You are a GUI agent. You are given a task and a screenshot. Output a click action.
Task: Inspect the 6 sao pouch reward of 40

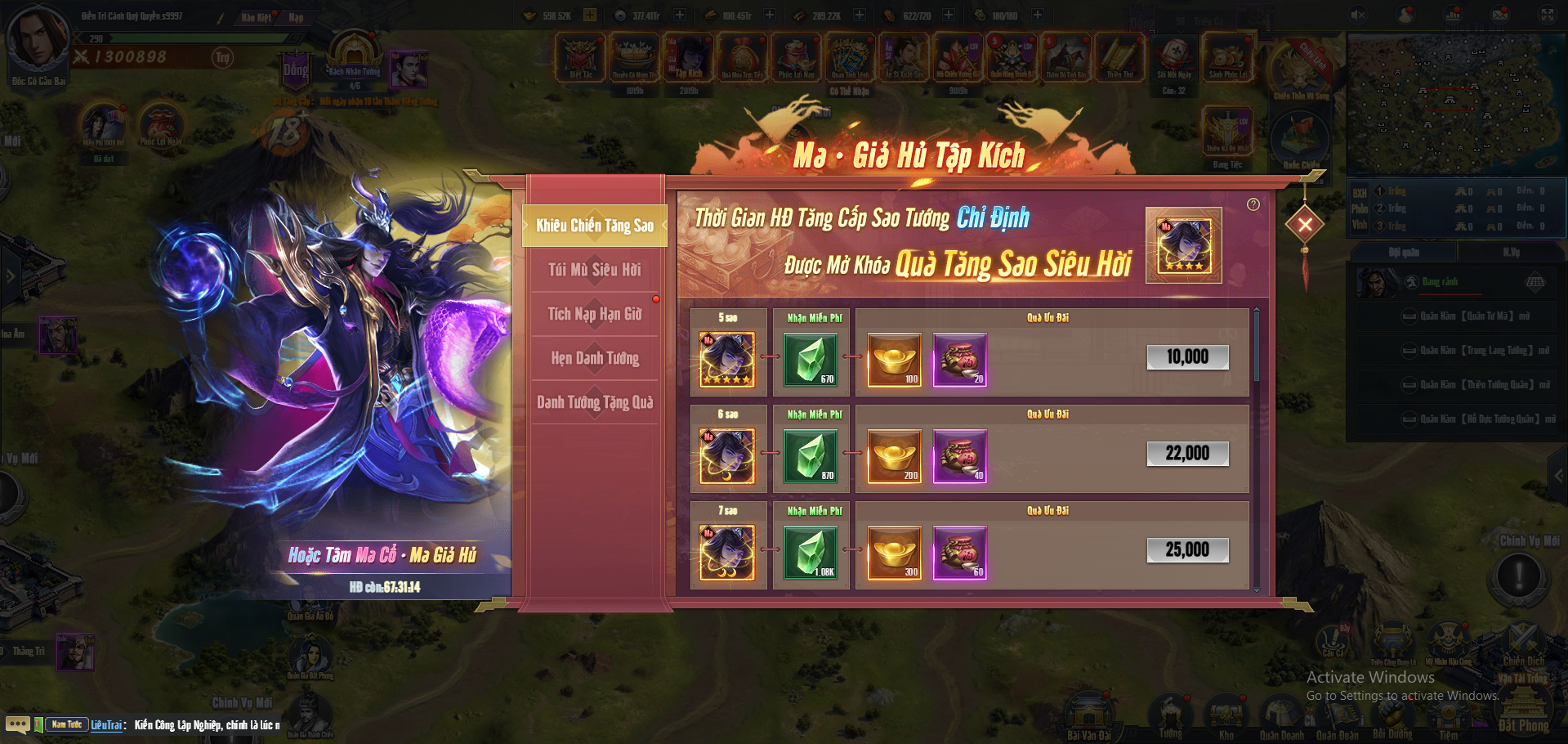pos(959,455)
